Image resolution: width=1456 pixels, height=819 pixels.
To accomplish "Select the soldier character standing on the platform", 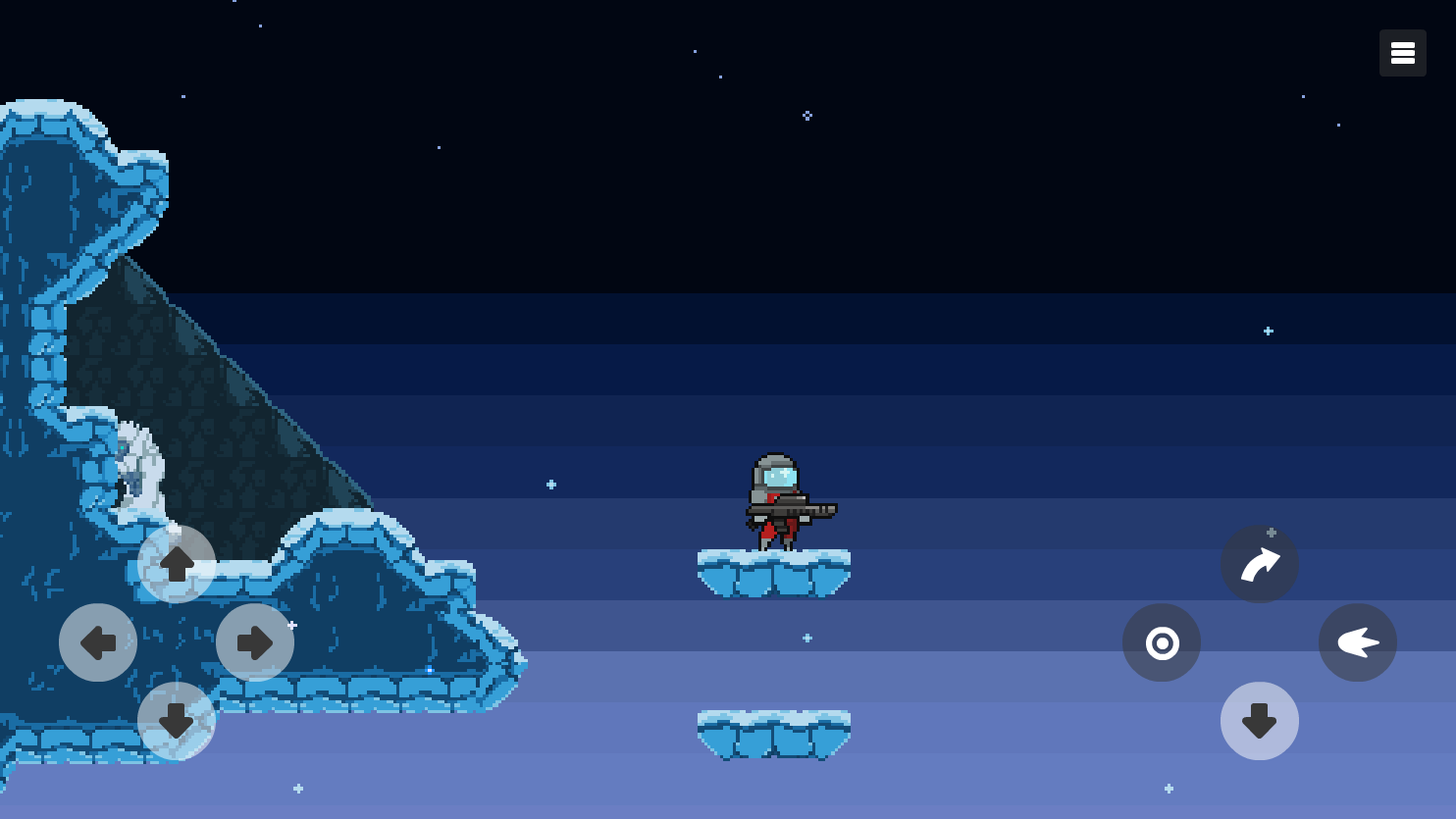I will click(x=775, y=500).
